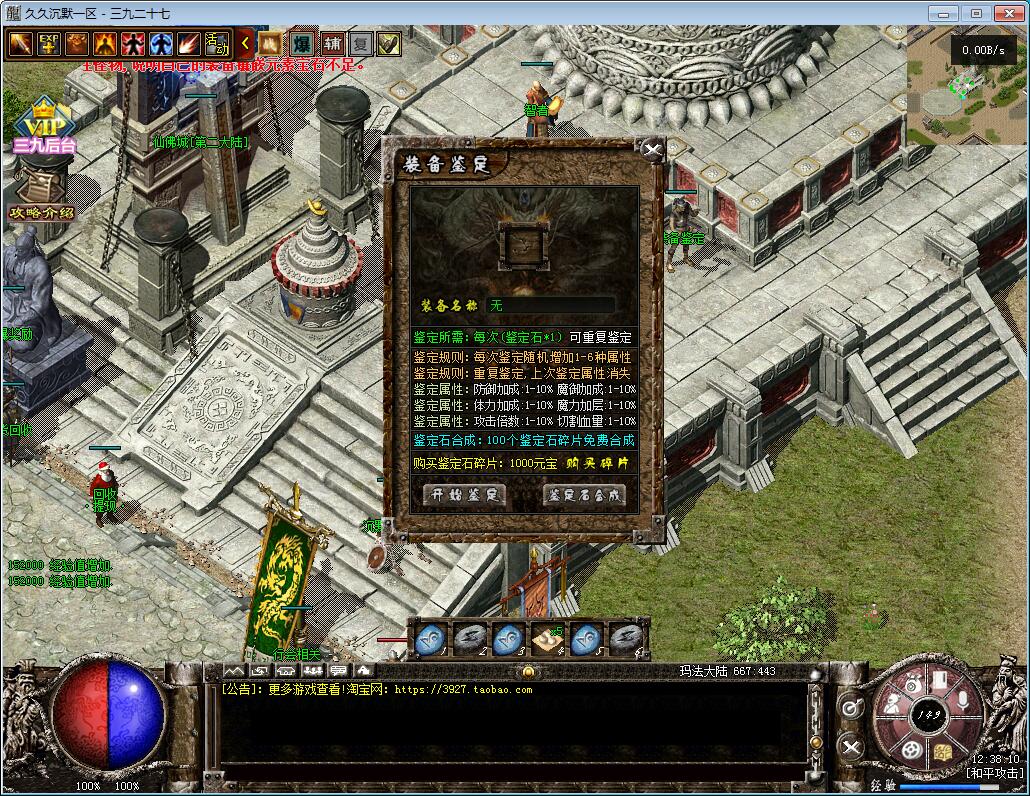Maximize the game window
This screenshot has height=796, width=1030.
pos(976,13)
